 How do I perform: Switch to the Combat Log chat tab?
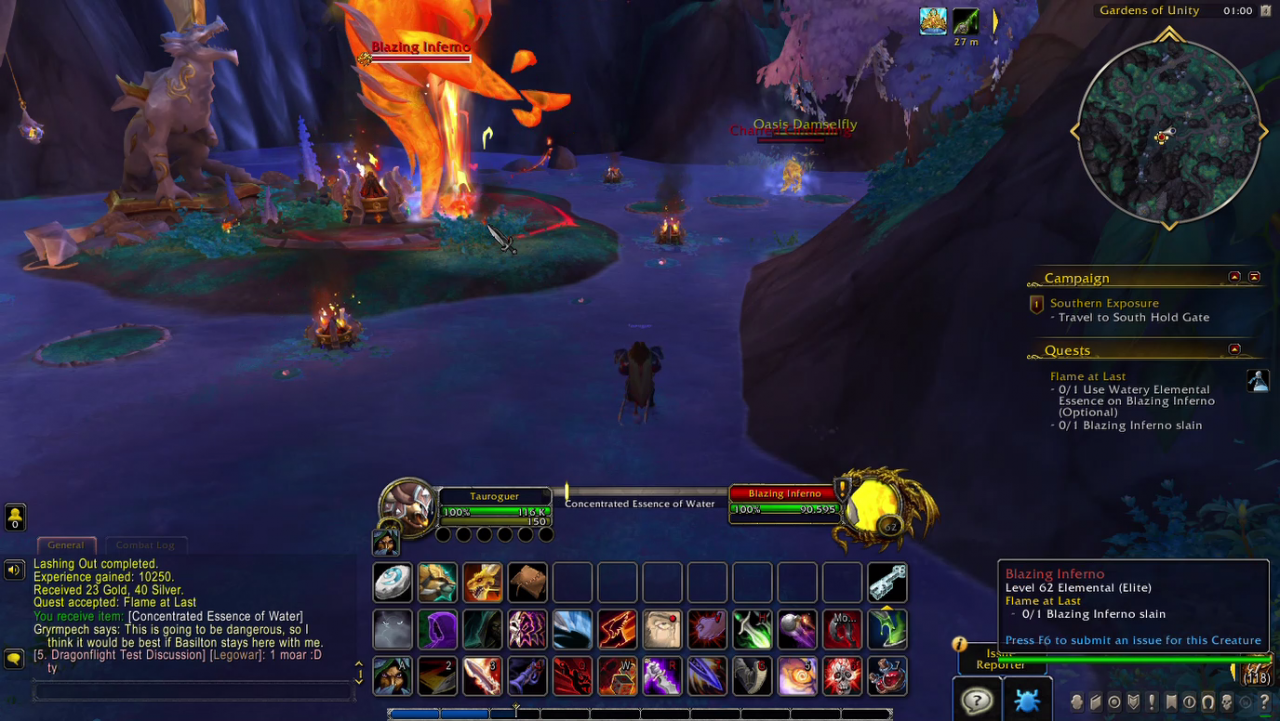point(145,545)
